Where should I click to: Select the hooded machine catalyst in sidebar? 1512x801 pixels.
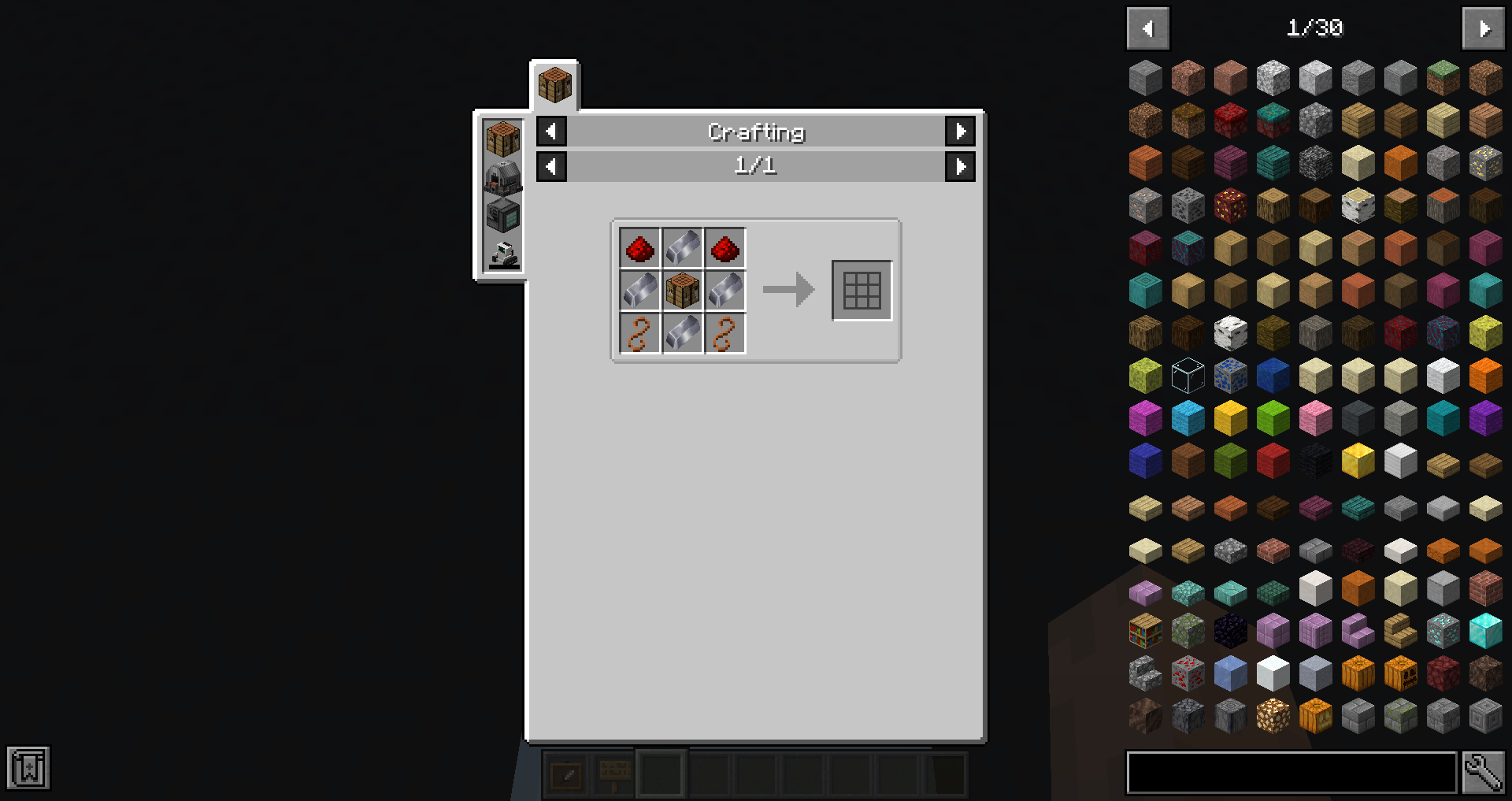(502, 177)
